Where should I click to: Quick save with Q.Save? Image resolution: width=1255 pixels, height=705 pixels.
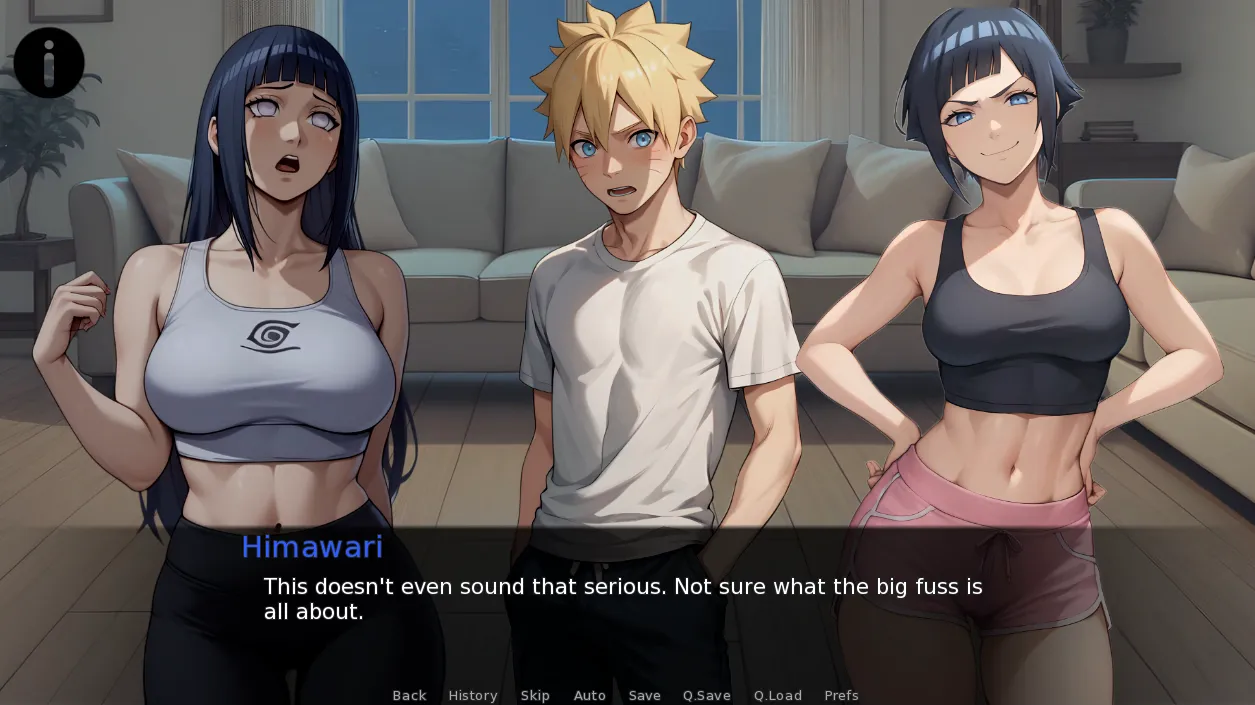click(707, 695)
